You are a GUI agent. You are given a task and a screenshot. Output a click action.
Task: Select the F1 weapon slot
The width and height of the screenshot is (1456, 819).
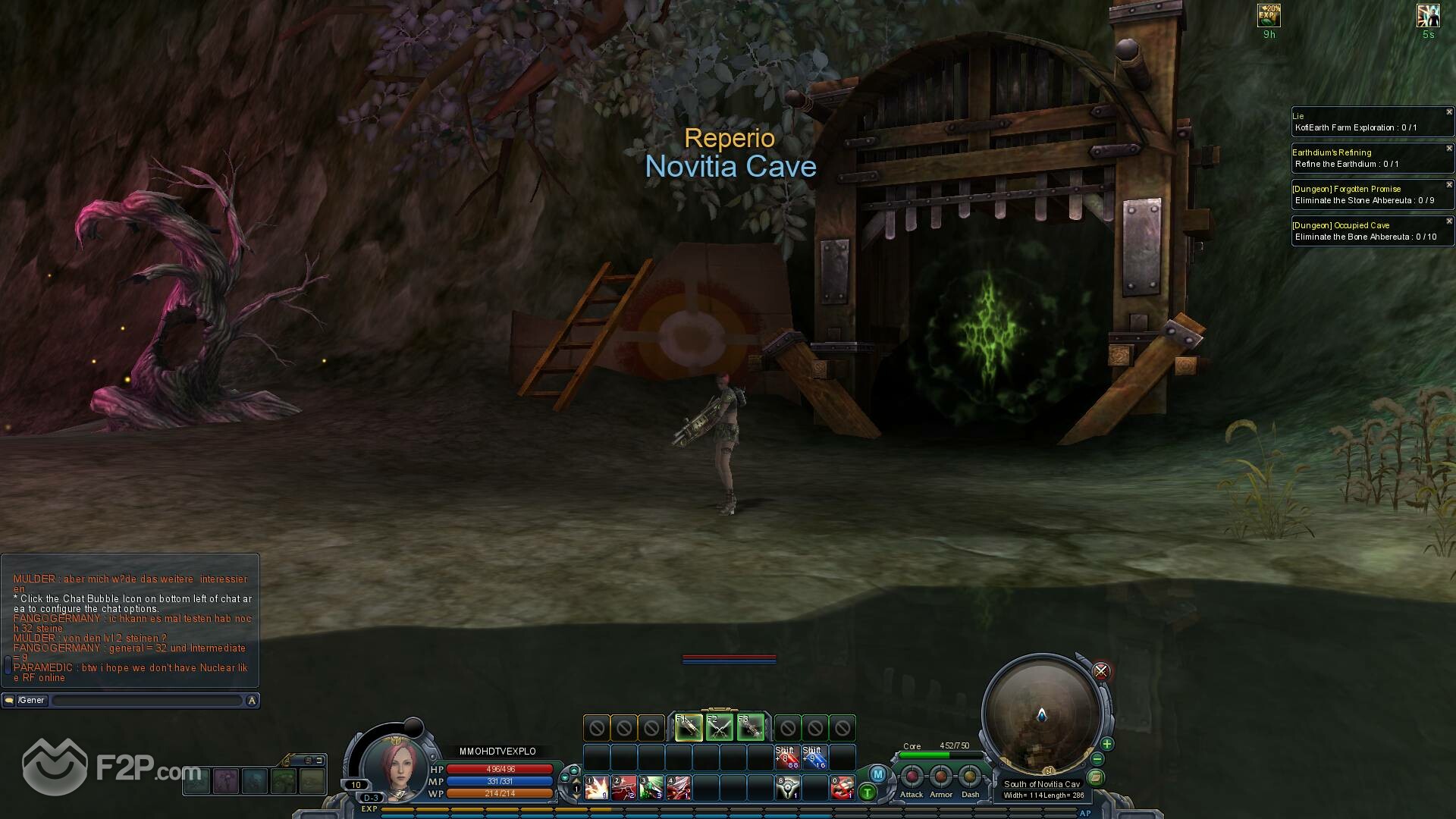[x=688, y=728]
